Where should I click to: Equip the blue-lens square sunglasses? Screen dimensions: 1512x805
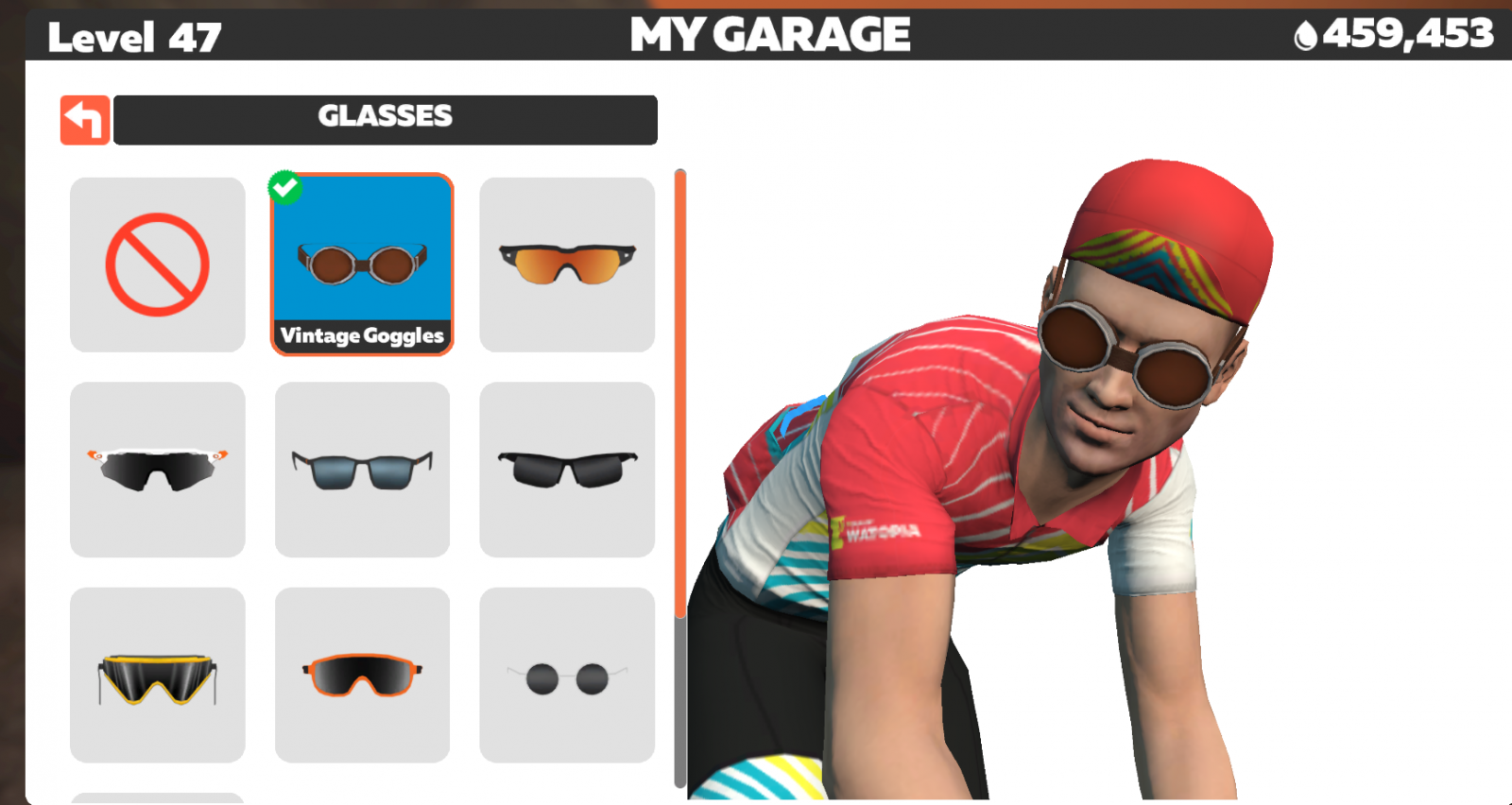coord(362,470)
